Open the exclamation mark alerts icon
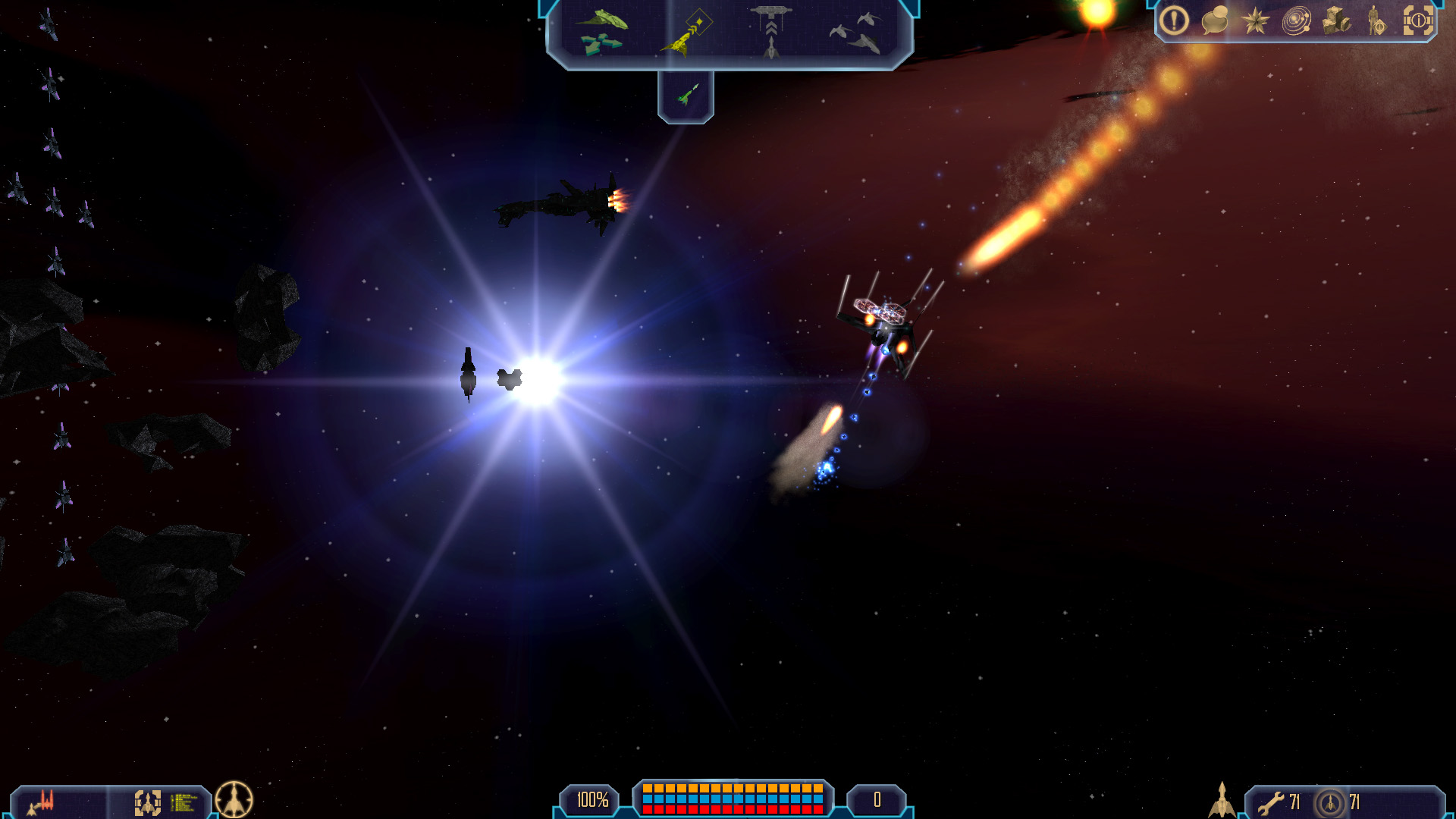Viewport: 1456px width, 819px height. tap(1174, 20)
